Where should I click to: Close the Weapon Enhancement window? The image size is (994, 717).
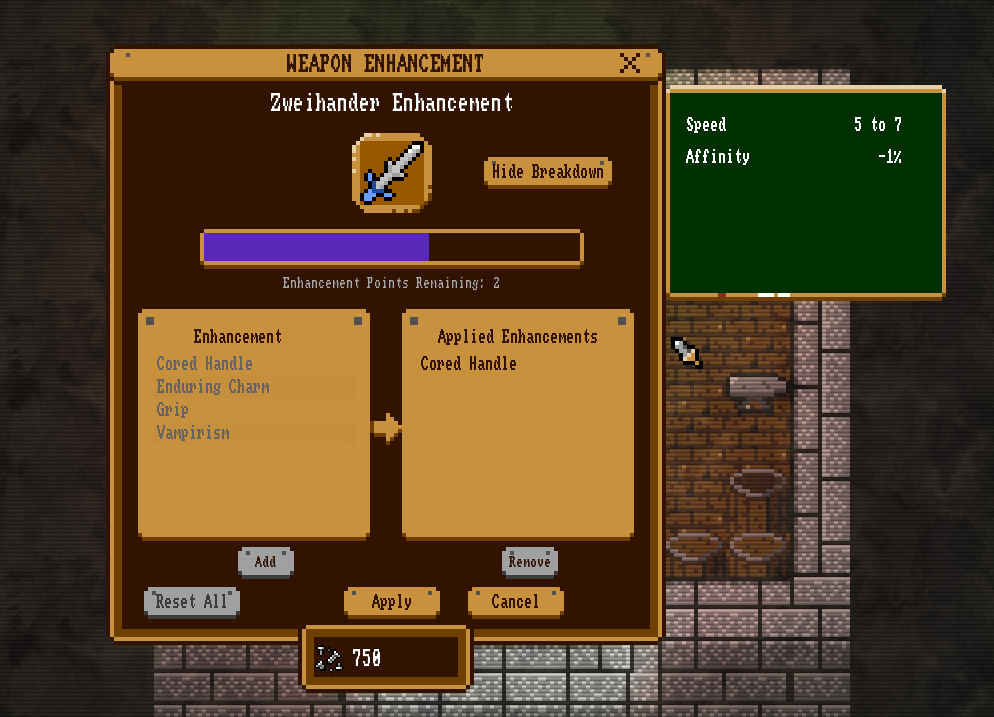(630, 64)
